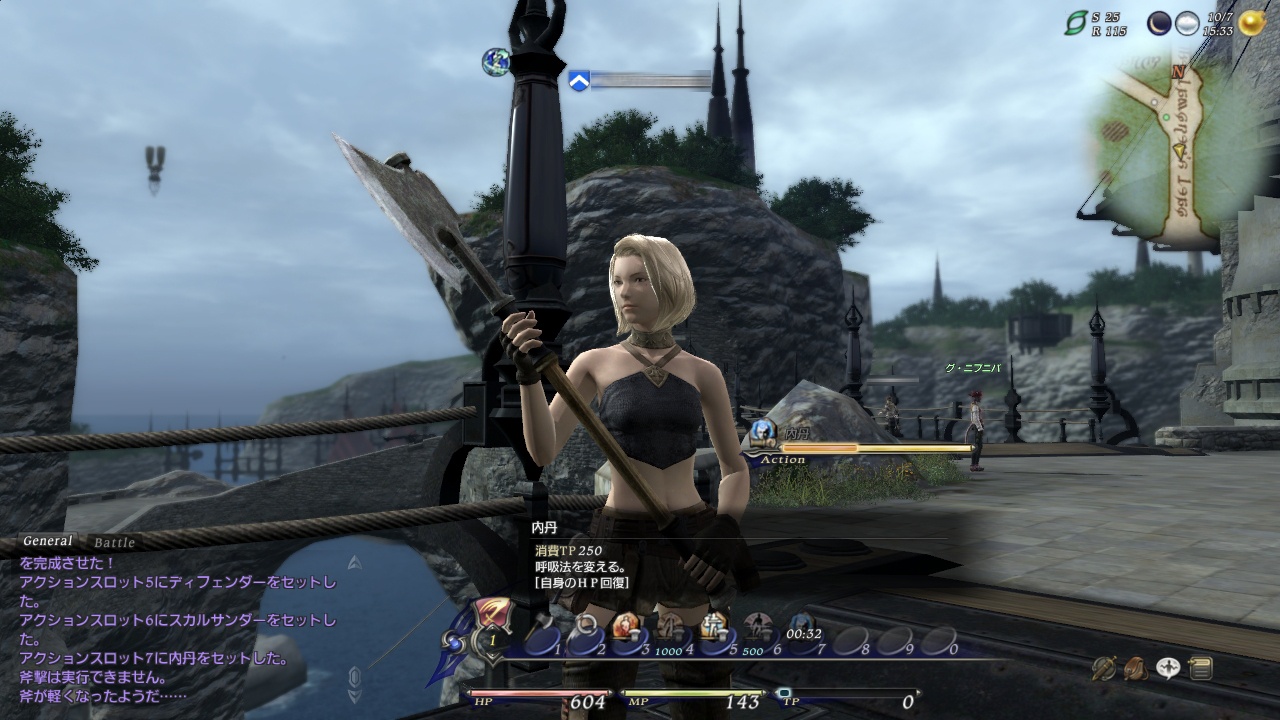Open the speech bubble chat icon
Screen dimensions: 1280x720
tap(1168, 668)
